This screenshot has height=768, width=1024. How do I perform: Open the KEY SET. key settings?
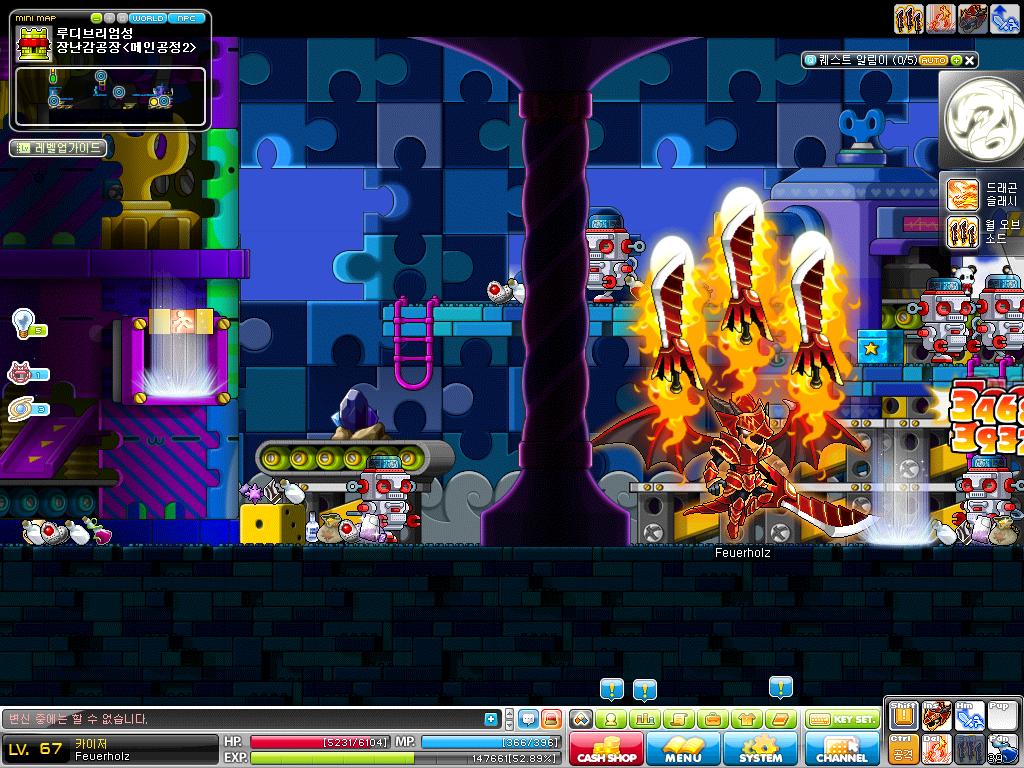point(841,719)
